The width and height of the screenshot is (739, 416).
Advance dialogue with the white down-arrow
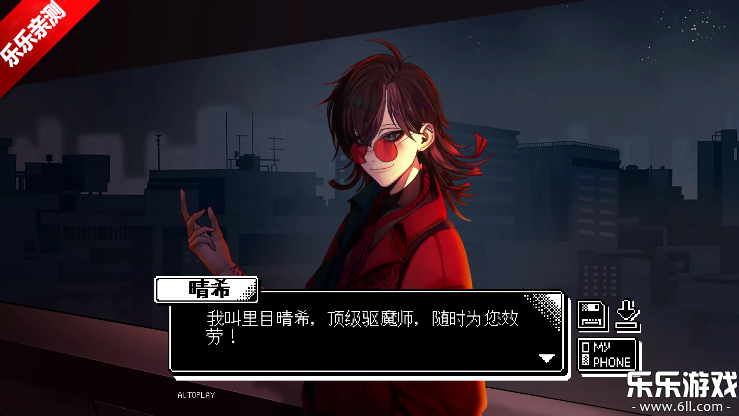[x=546, y=357]
